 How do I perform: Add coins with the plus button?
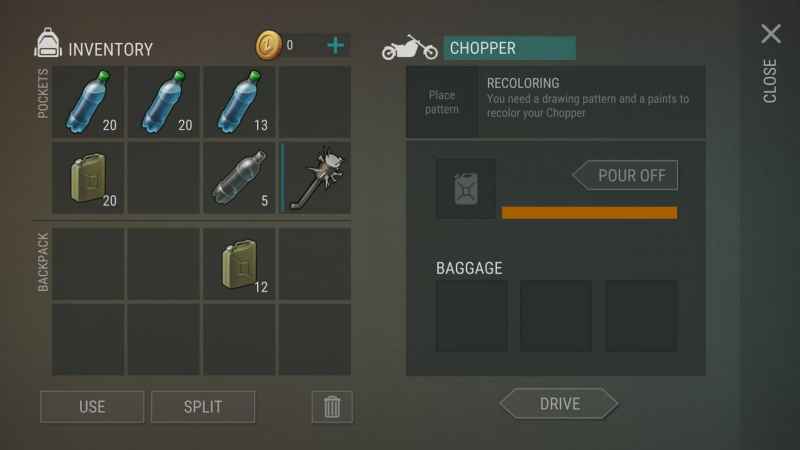[336, 45]
